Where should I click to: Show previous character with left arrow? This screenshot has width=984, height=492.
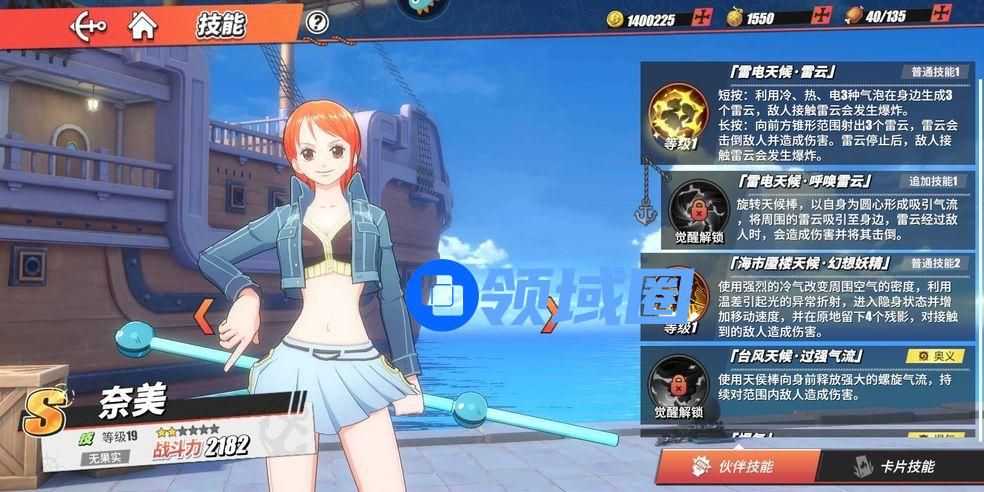click(203, 316)
